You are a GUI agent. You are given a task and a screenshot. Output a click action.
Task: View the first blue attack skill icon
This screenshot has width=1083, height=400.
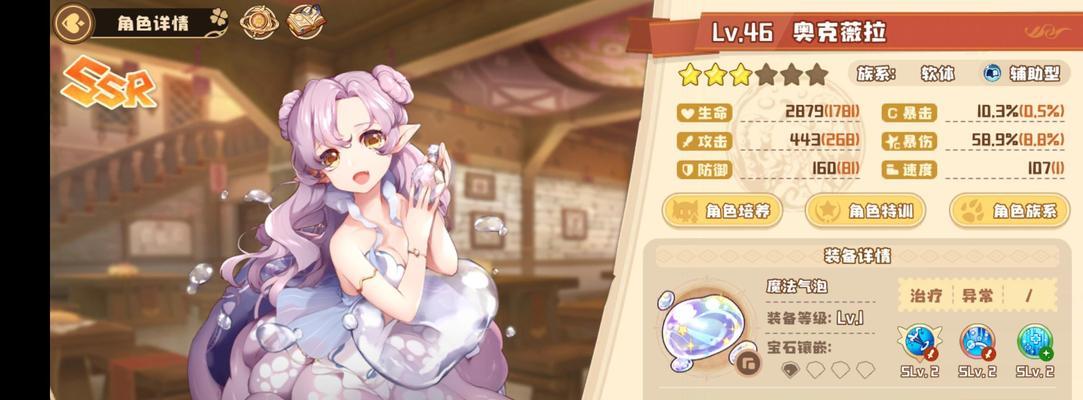(x=918, y=343)
